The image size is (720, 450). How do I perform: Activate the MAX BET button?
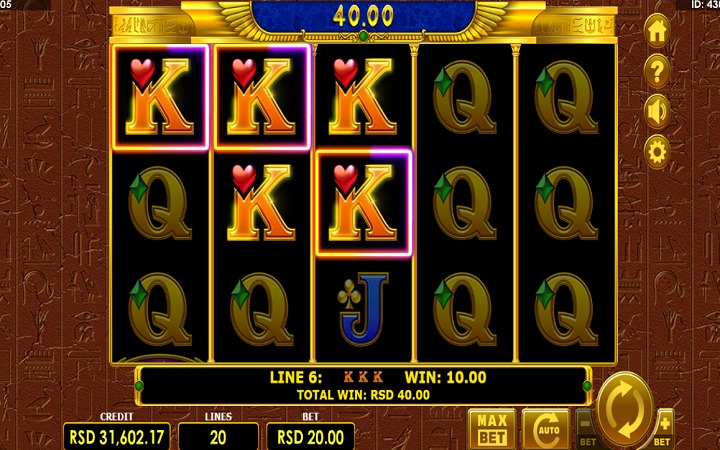point(491,428)
